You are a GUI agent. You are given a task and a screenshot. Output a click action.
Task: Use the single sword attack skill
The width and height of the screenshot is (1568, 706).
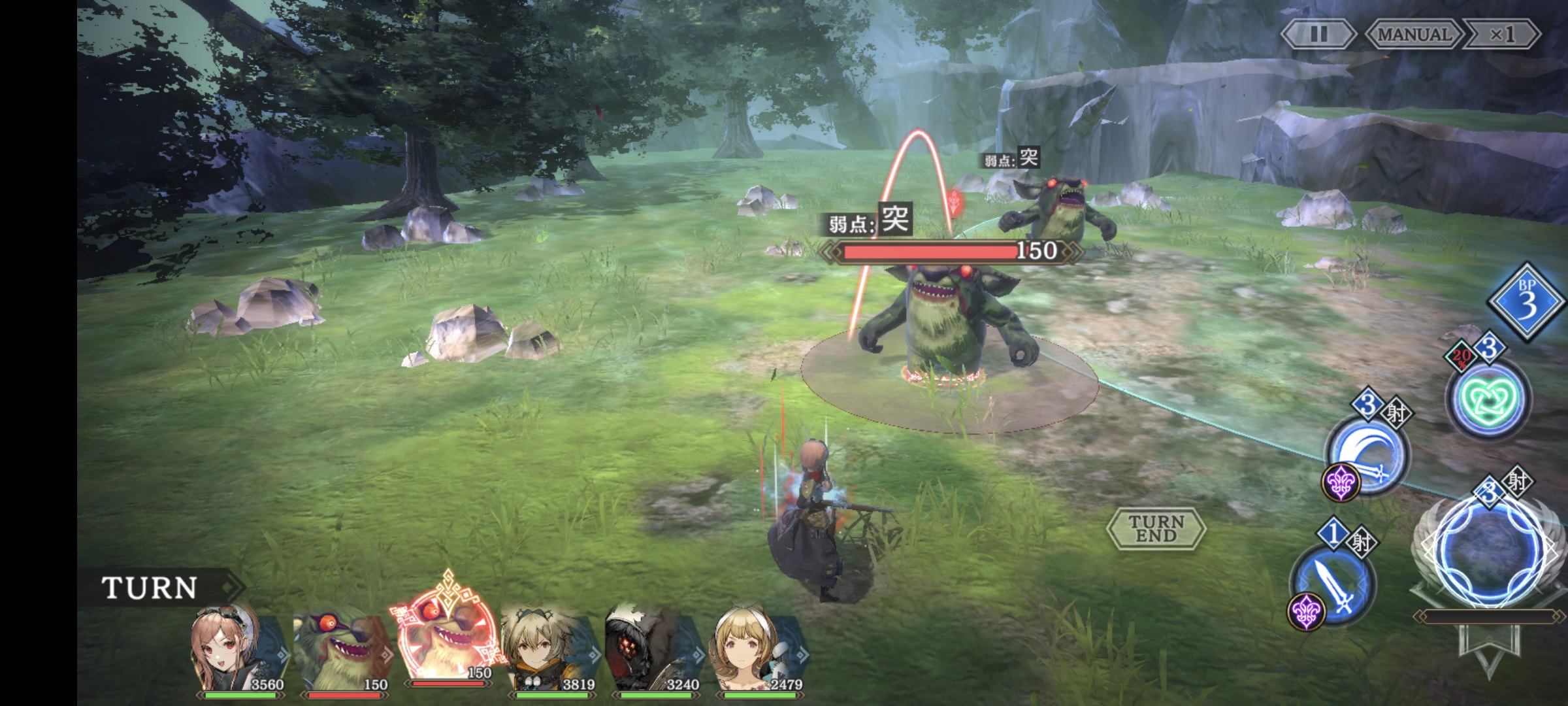tap(1333, 584)
